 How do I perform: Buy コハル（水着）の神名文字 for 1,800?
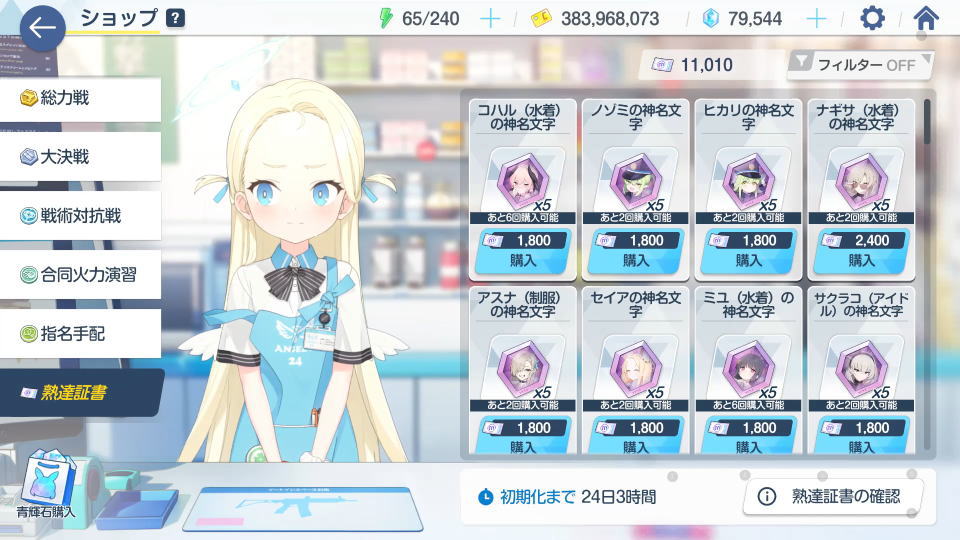[523, 250]
